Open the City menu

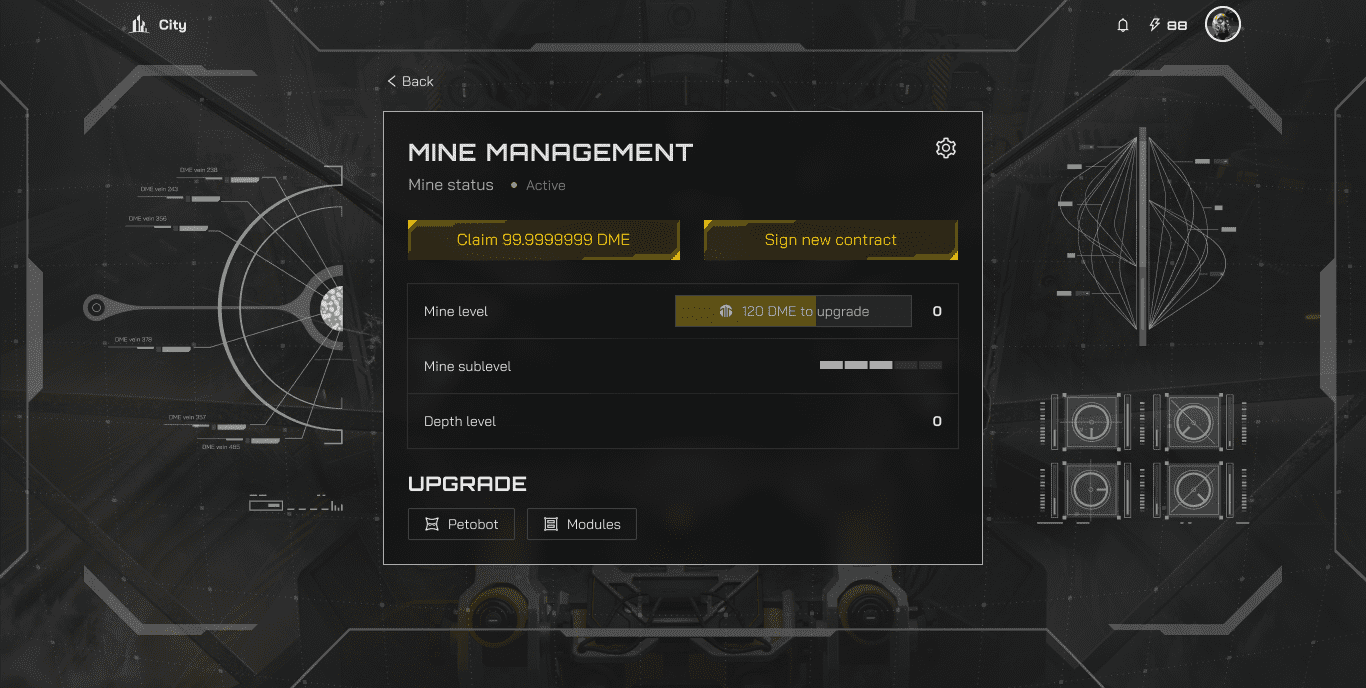pos(159,25)
